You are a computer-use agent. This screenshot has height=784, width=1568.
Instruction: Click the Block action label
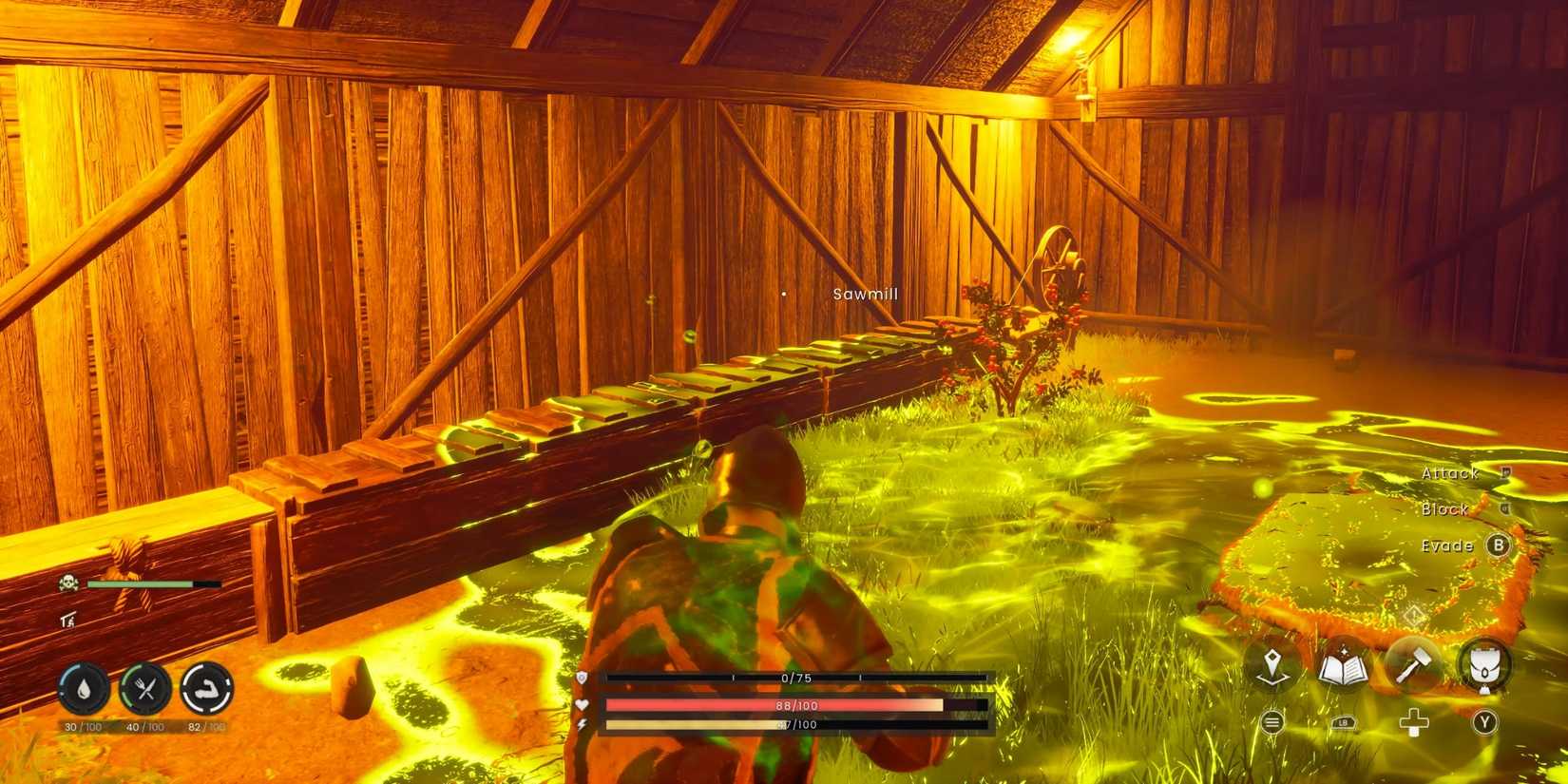pos(1446,510)
